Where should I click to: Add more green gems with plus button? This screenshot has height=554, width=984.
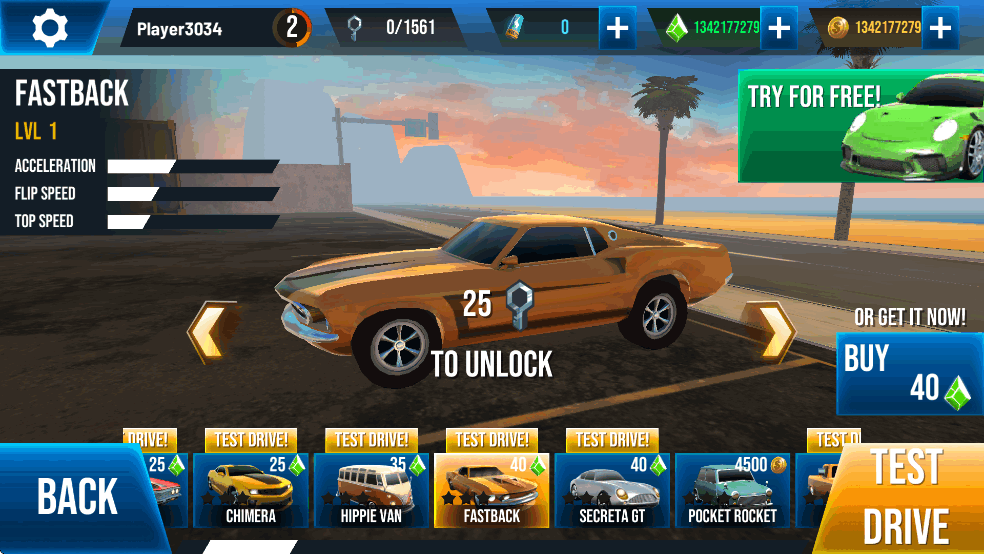coord(778,28)
